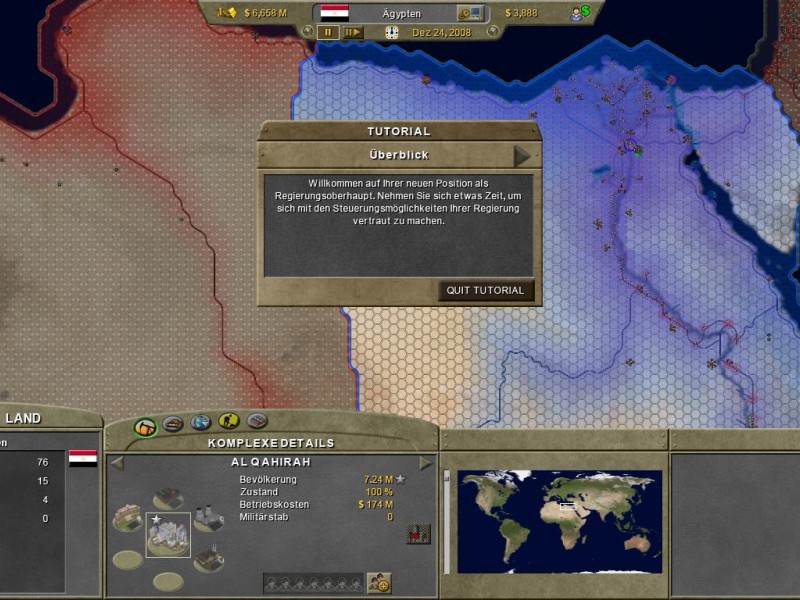The image size is (800, 600).
Task: Click the treasury coins icon
Action: [x=226, y=13]
